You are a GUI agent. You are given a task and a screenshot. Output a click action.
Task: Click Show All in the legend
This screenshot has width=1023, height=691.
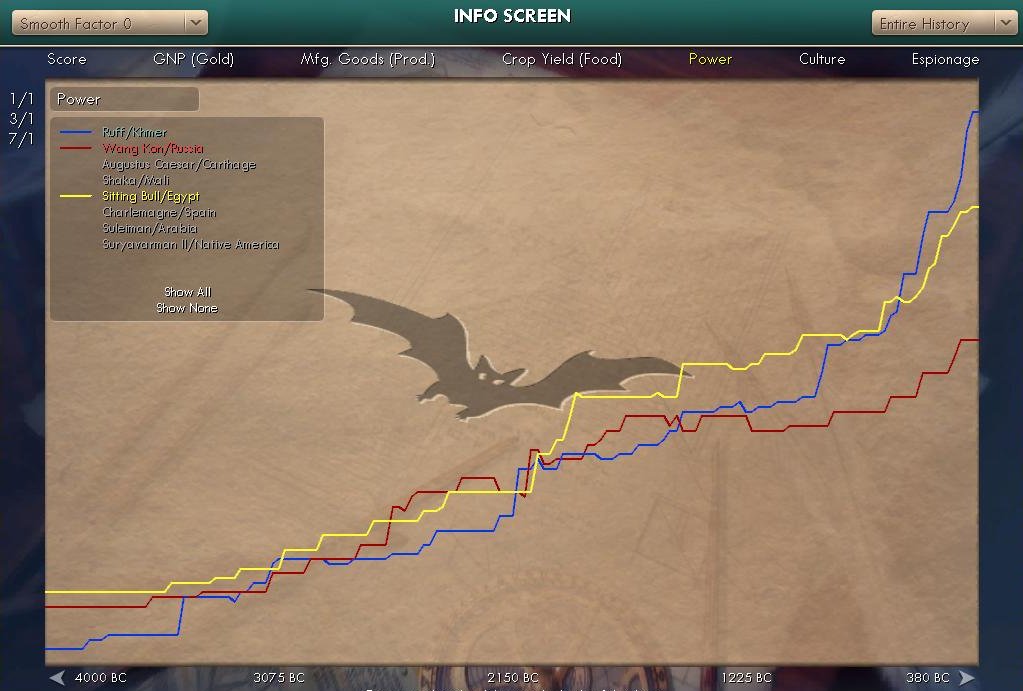click(x=187, y=292)
